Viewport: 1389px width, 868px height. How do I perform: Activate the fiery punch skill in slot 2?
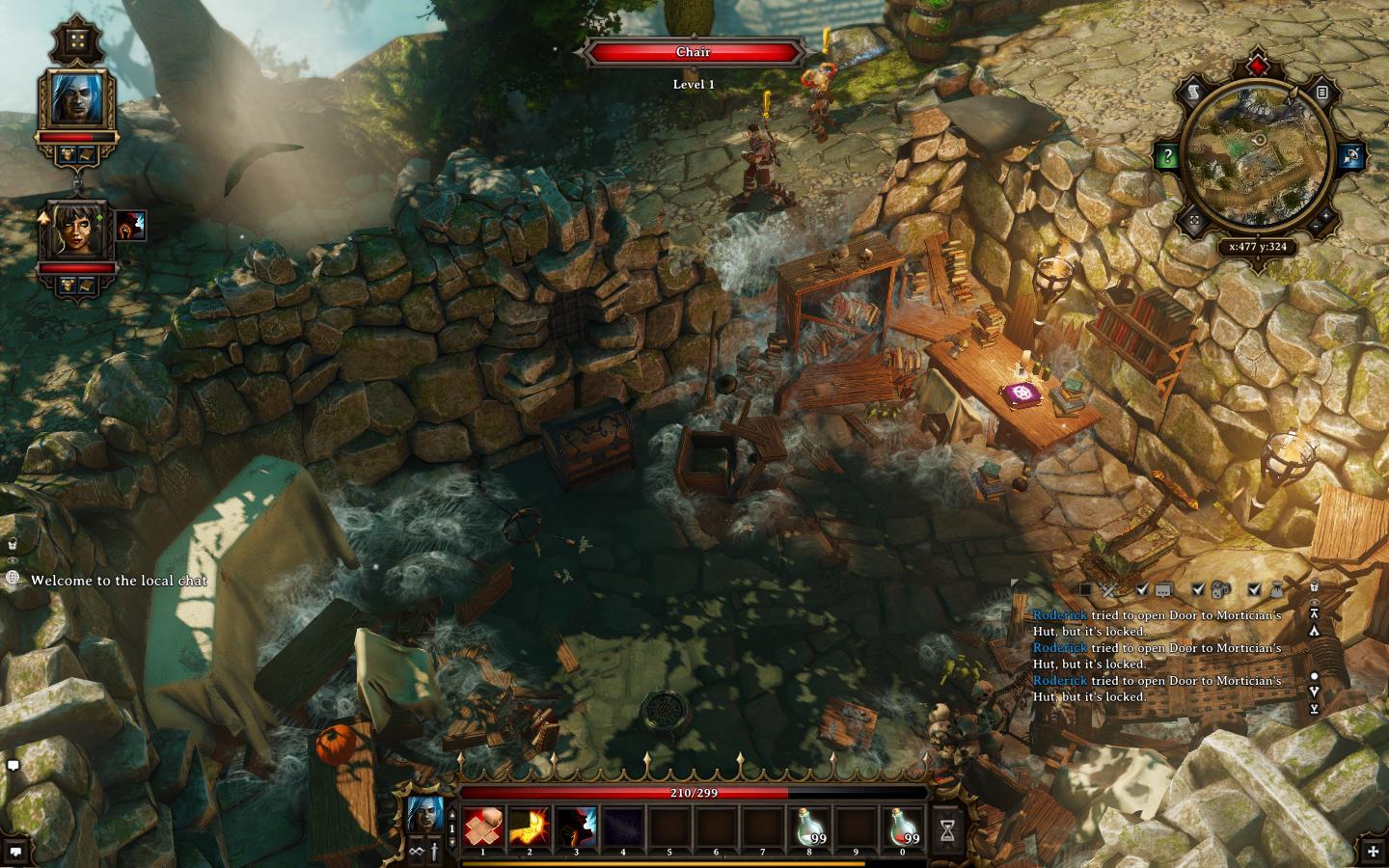[x=529, y=827]
